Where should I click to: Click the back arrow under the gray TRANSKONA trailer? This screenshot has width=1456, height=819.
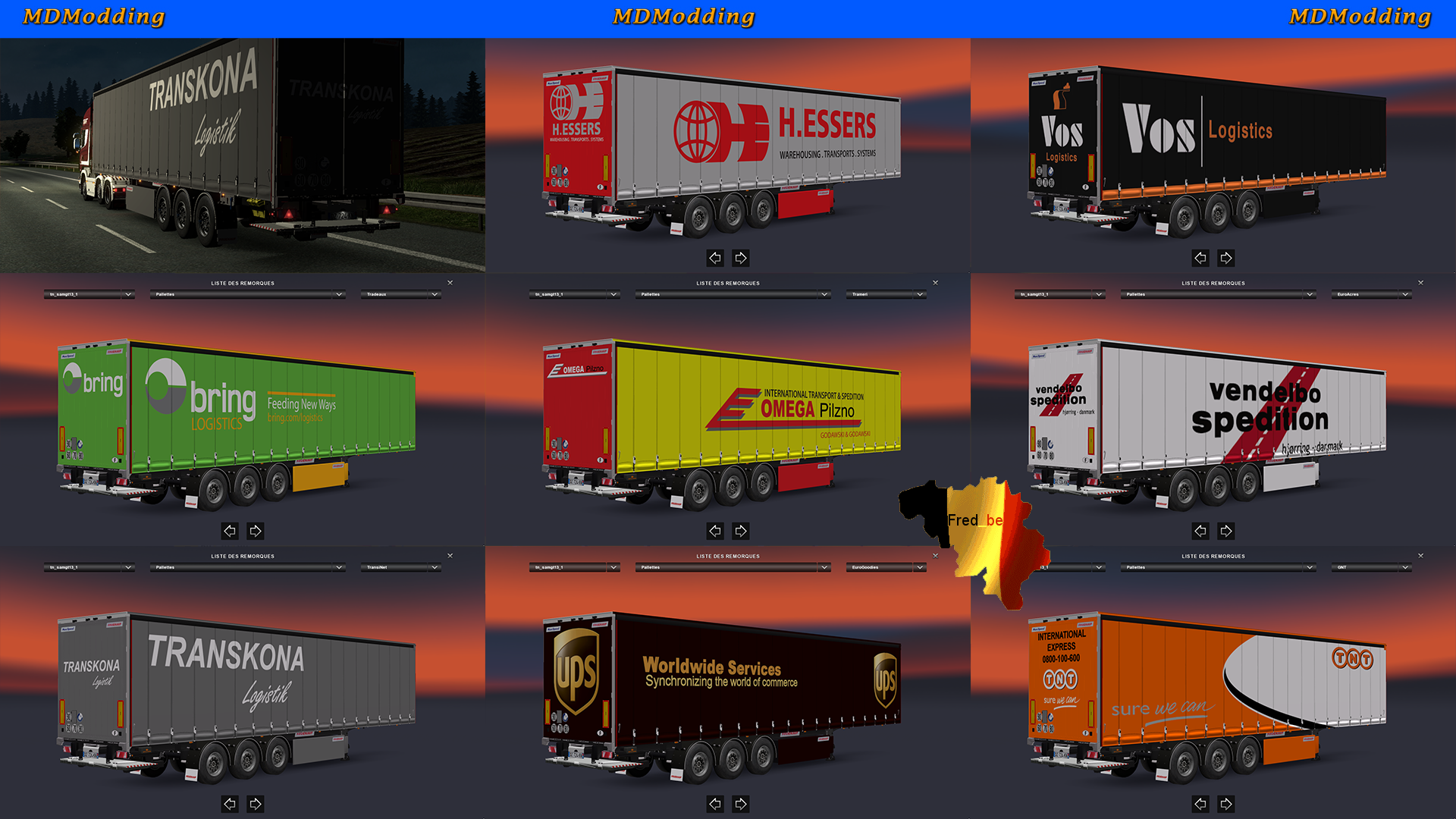point(229,804)
